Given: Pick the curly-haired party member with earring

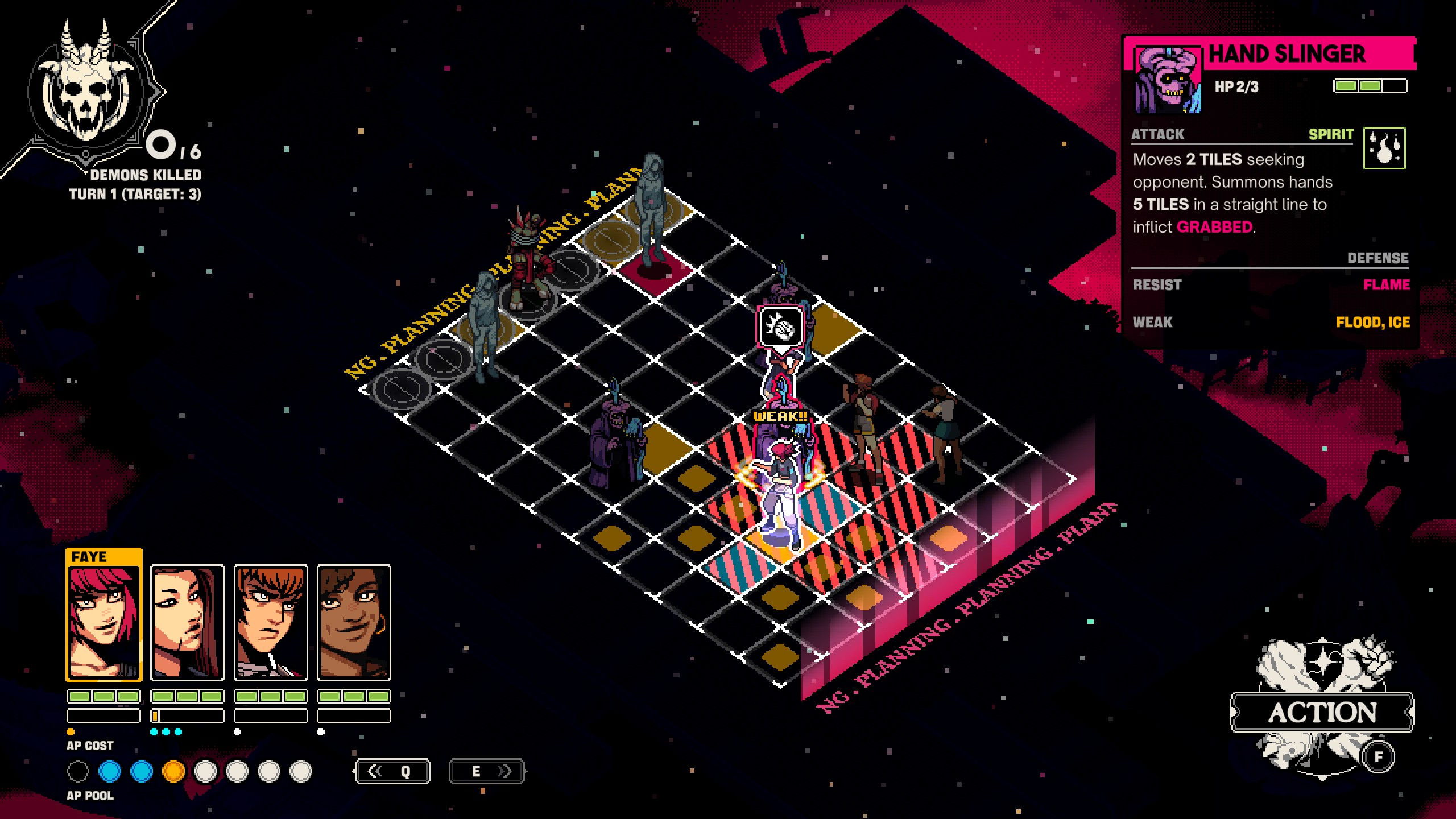Looking at the screenshot, I should coord(354,622).
